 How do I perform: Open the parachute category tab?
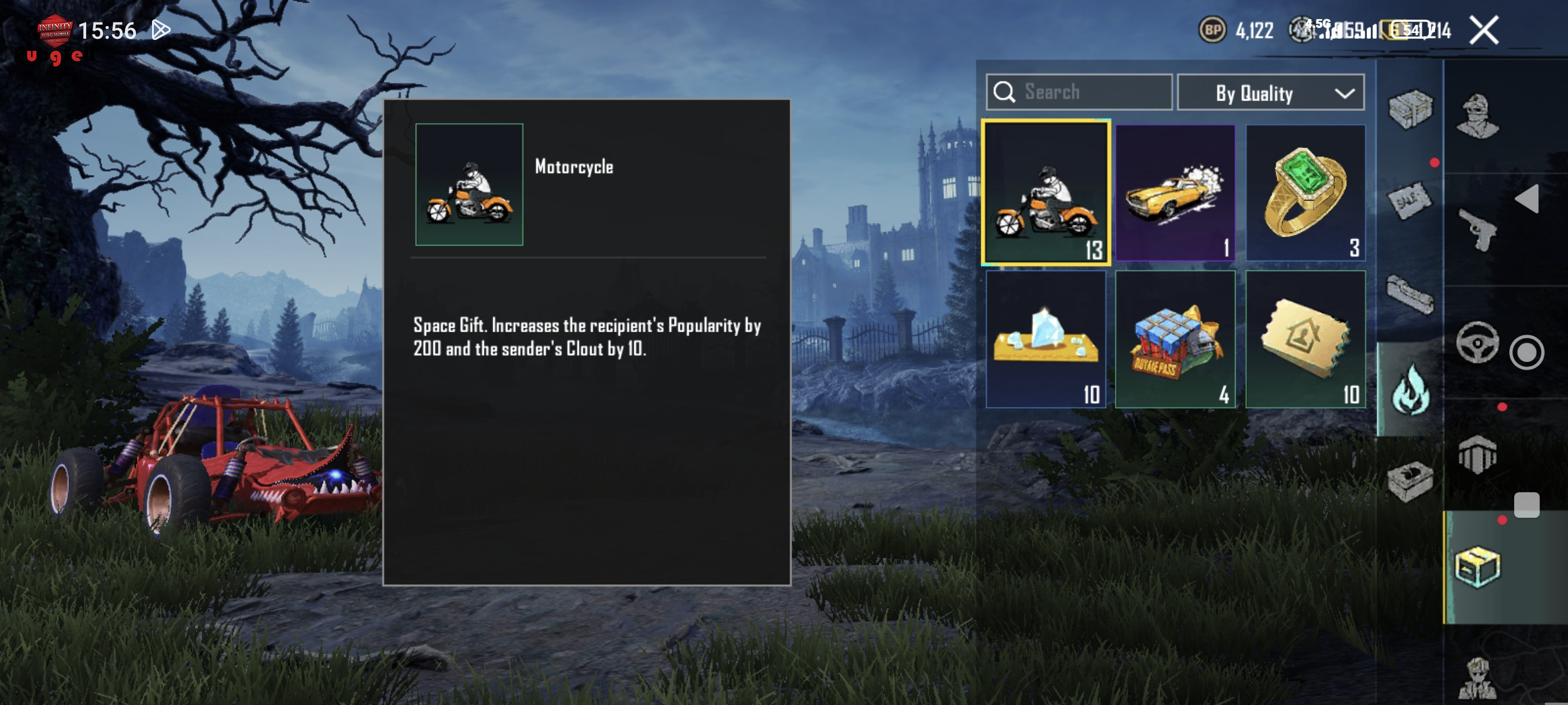(x=1477, y=454)
